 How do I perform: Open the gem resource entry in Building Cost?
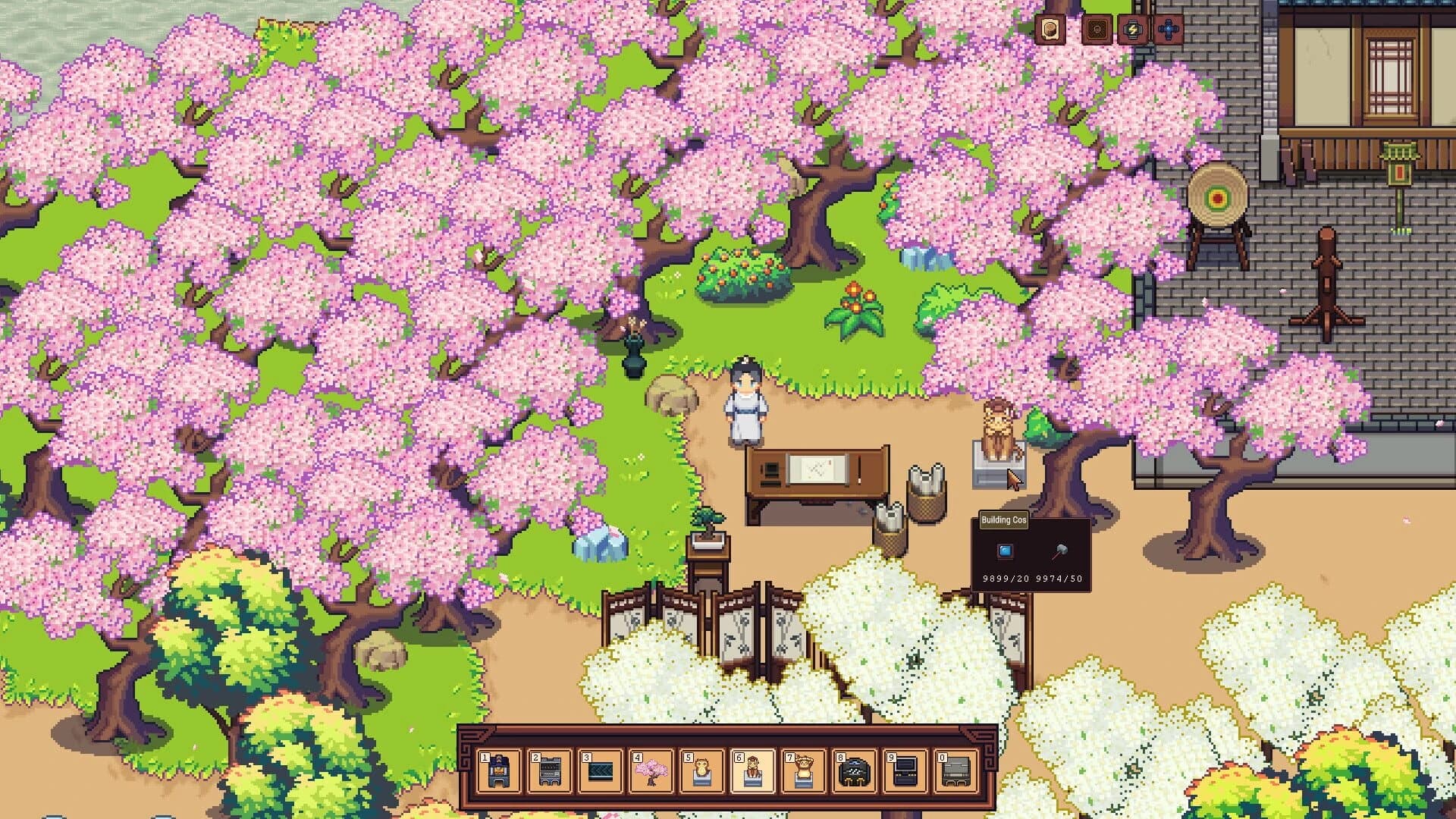pos(1005,551)
